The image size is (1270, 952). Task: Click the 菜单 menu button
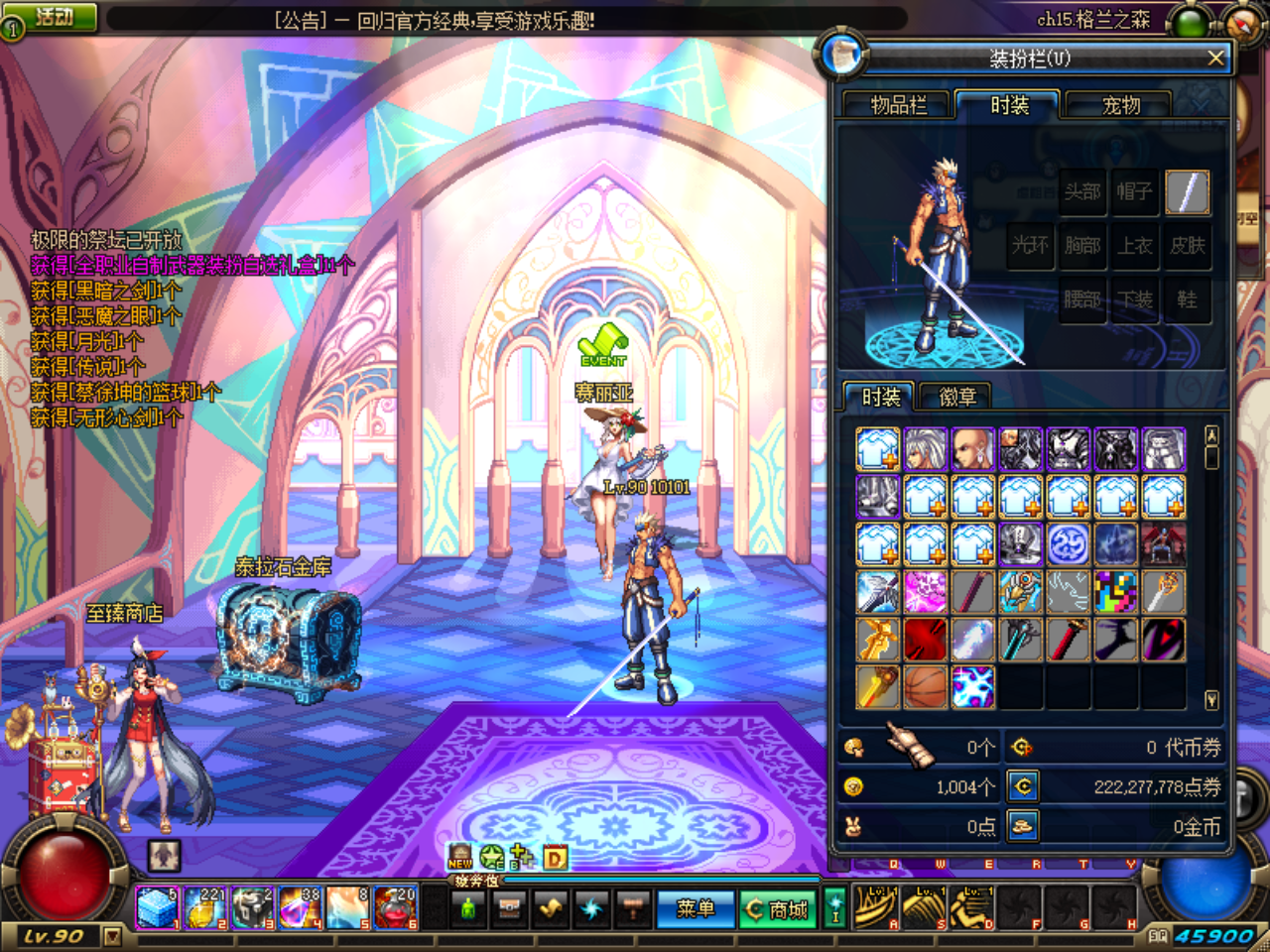(x=695, y=907)
